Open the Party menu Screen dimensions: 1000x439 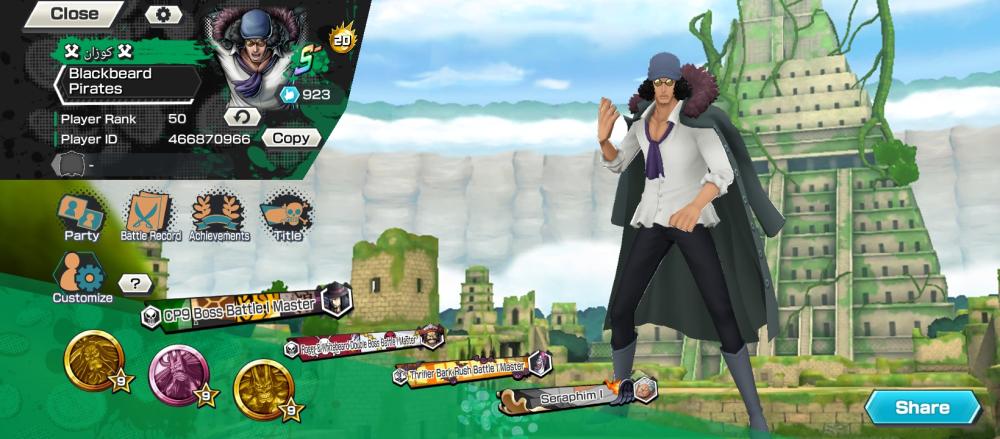(x=81, y=216)
